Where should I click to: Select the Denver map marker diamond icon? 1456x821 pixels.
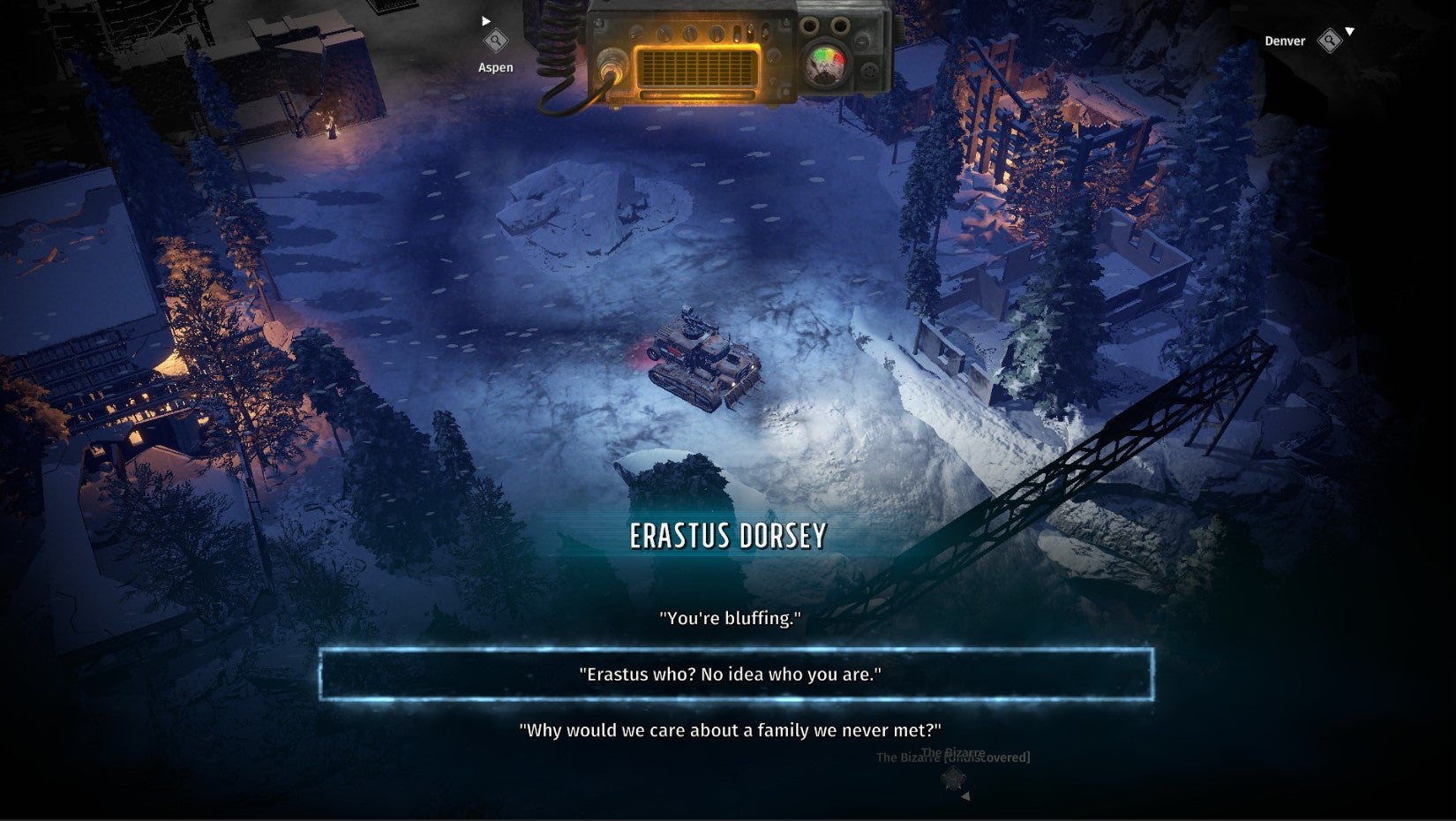[1330, 41]
